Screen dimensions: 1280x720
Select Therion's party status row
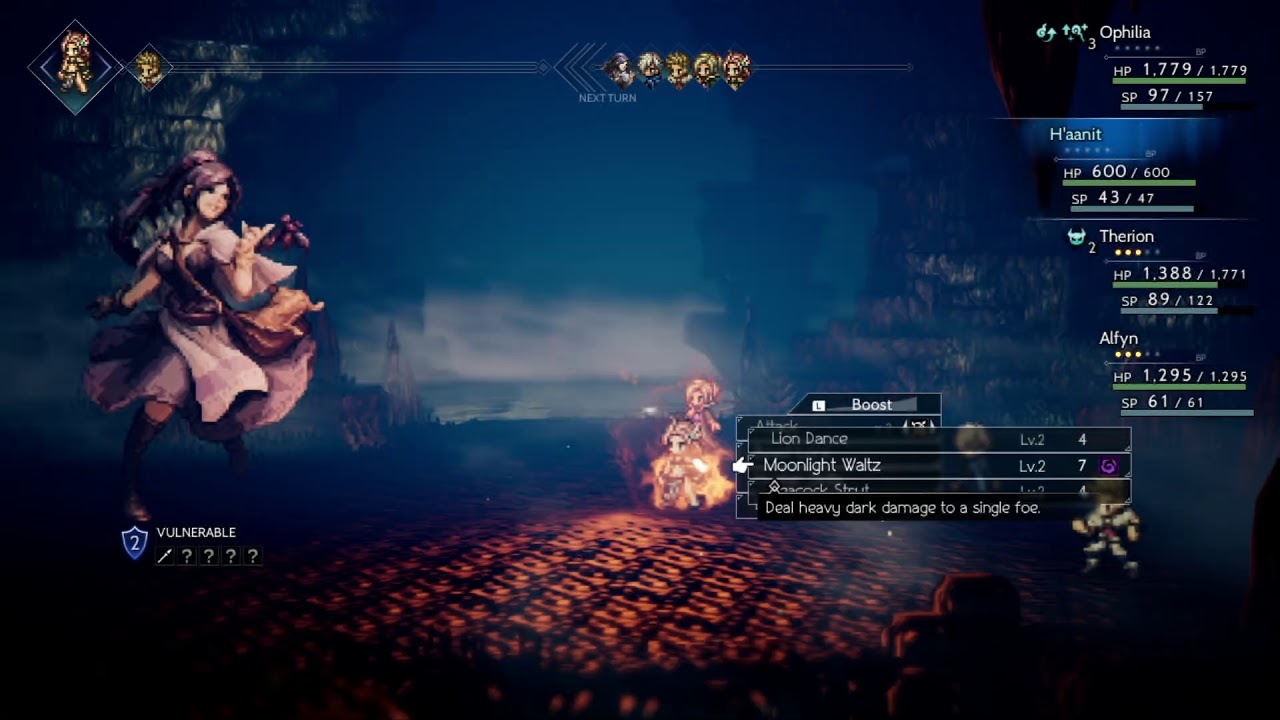click(1126, 237)
